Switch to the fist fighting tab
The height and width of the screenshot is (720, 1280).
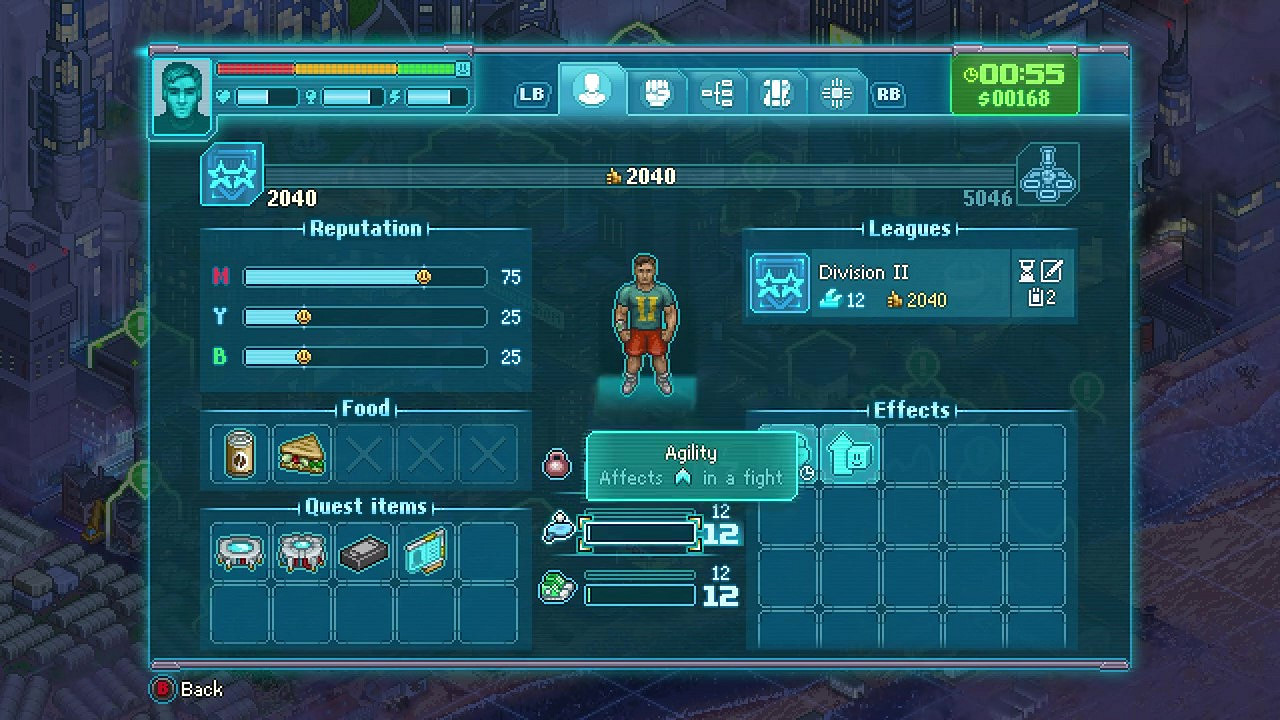pos(655,94)
